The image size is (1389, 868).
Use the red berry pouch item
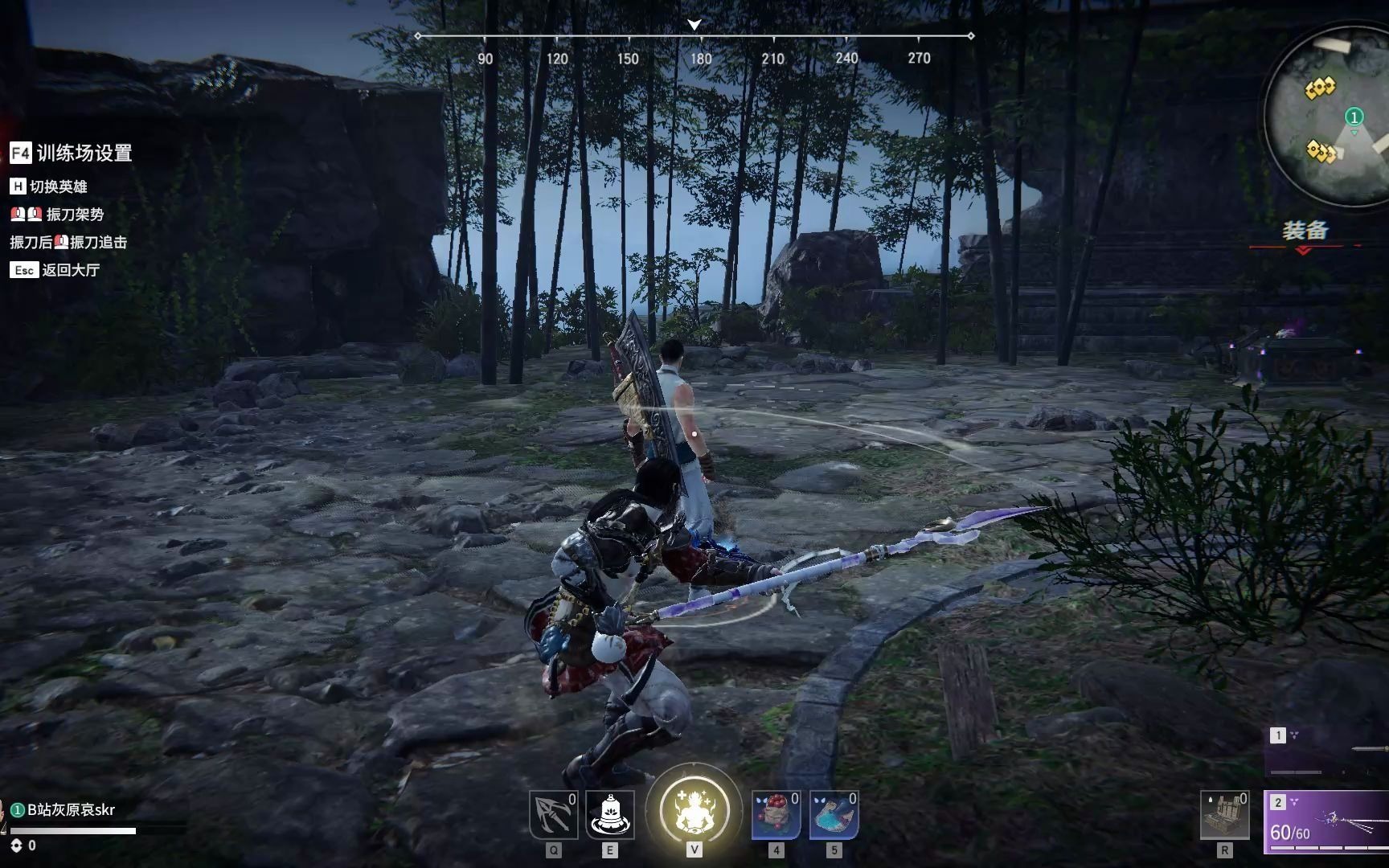pyautogui.click(x=776, y=815)
